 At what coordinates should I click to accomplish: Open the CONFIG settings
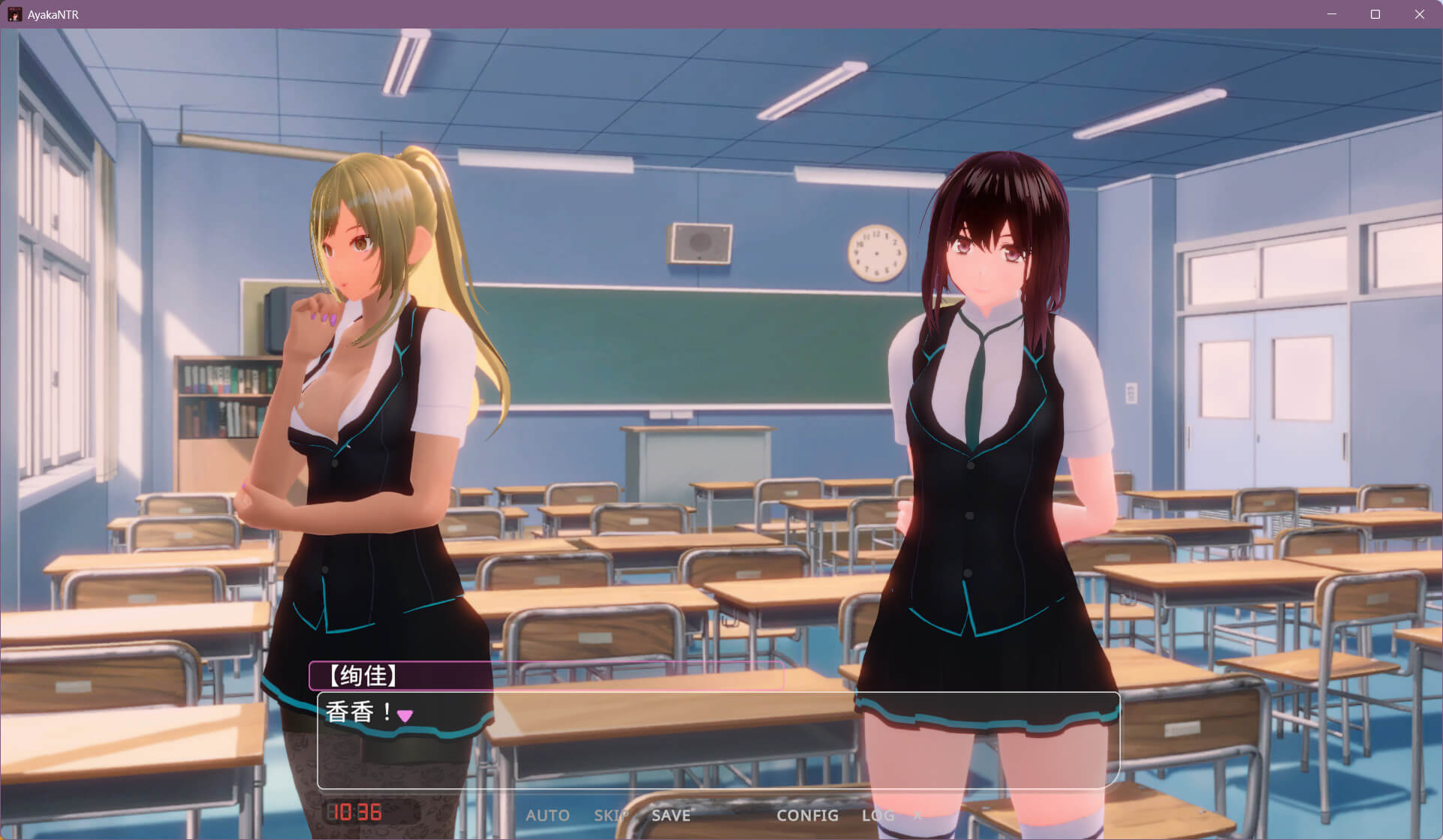coord(807,815)
